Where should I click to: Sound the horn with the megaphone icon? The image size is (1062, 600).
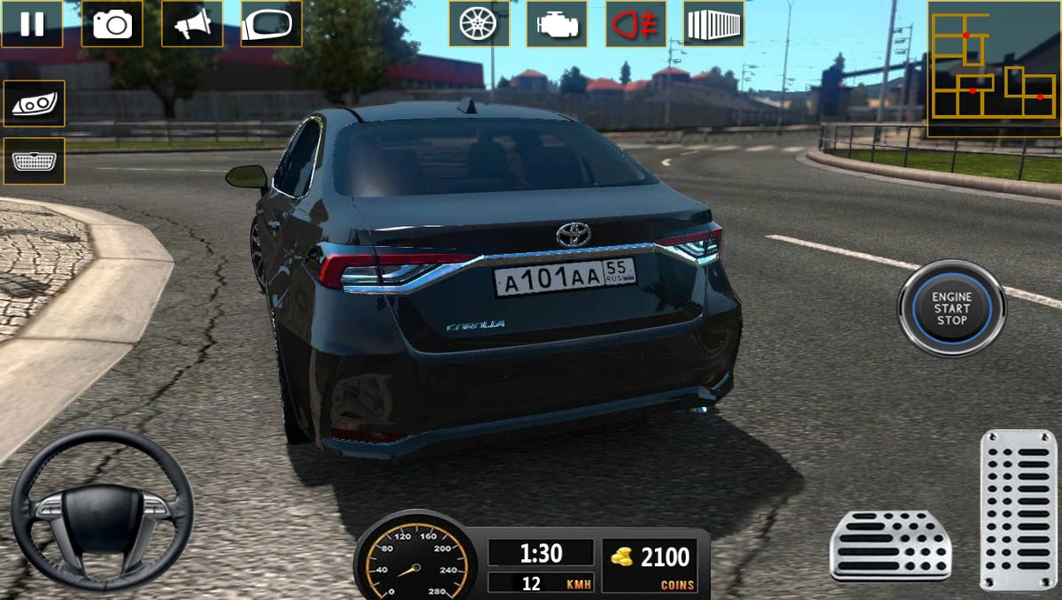[192, 24]
